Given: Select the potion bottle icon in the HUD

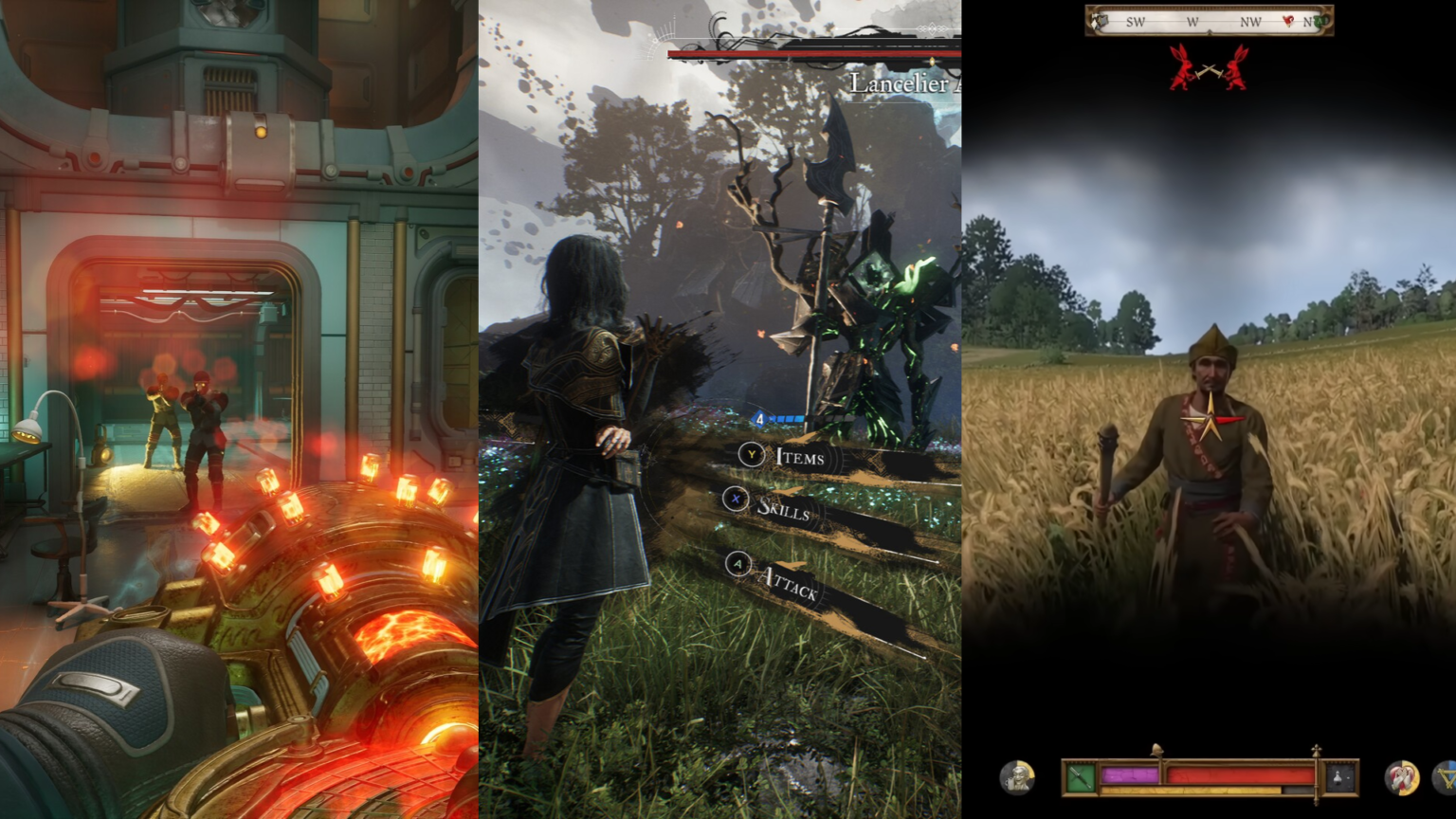Looking at the screenshot, I should (x=1338, y=775).
